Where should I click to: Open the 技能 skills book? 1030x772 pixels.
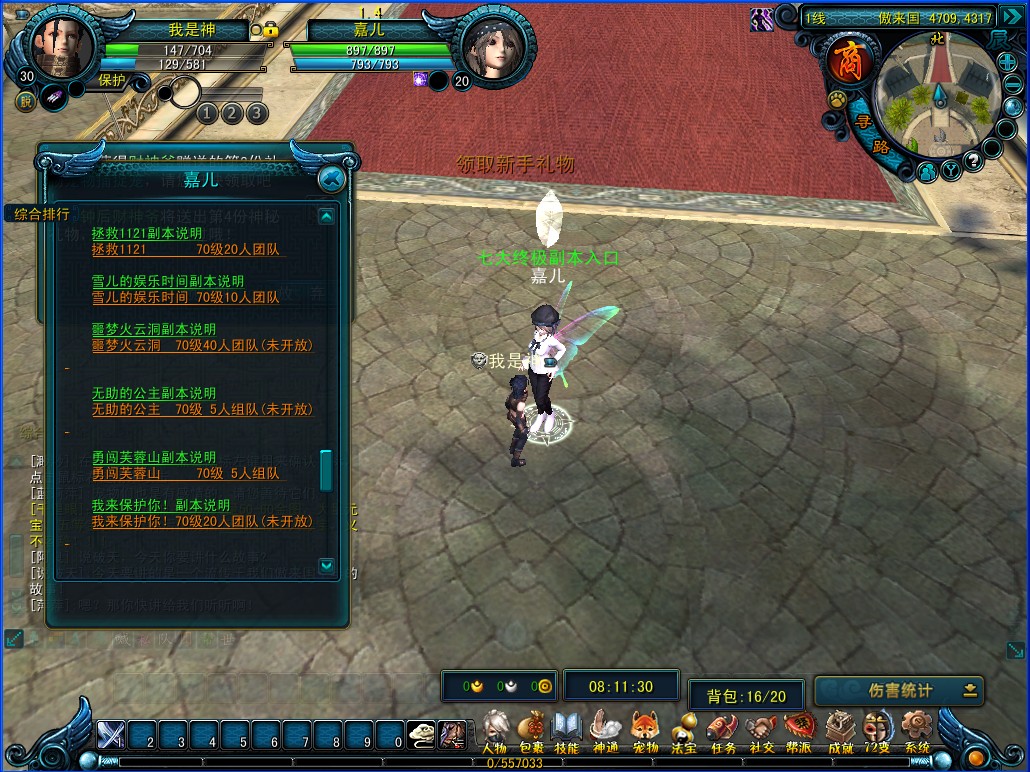[567, 730]
